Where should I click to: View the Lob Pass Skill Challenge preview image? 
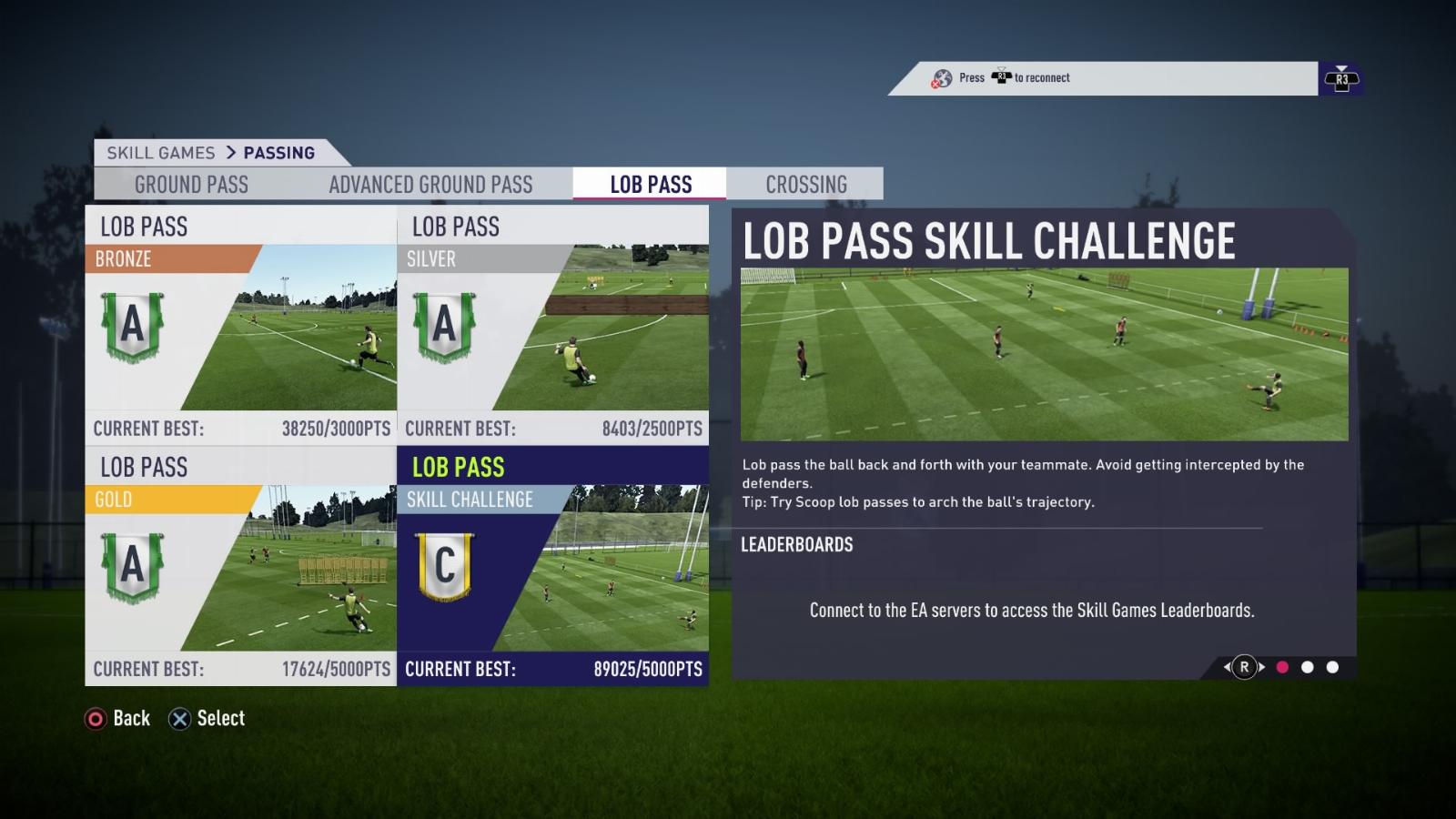tap(1044, 354)
